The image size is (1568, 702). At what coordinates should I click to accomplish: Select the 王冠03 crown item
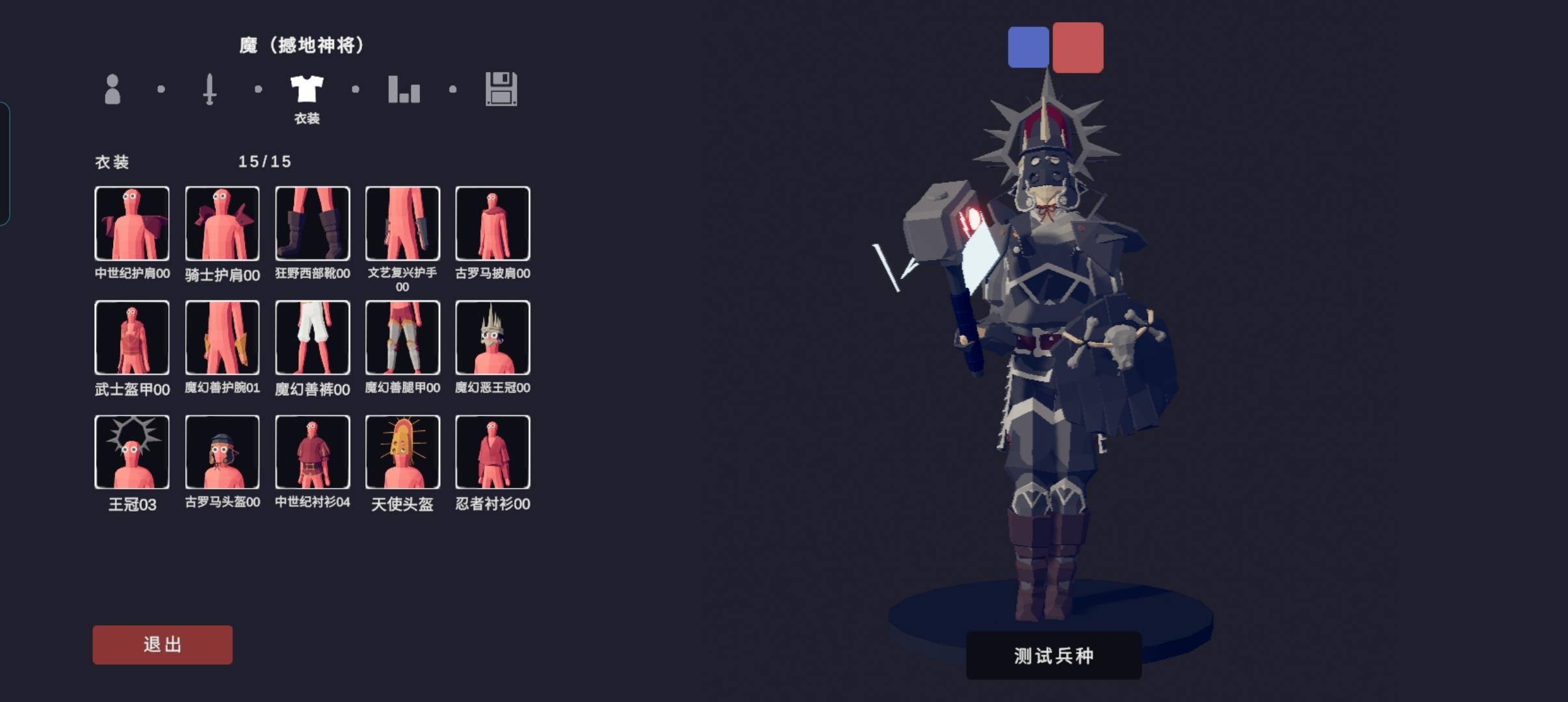132,450
